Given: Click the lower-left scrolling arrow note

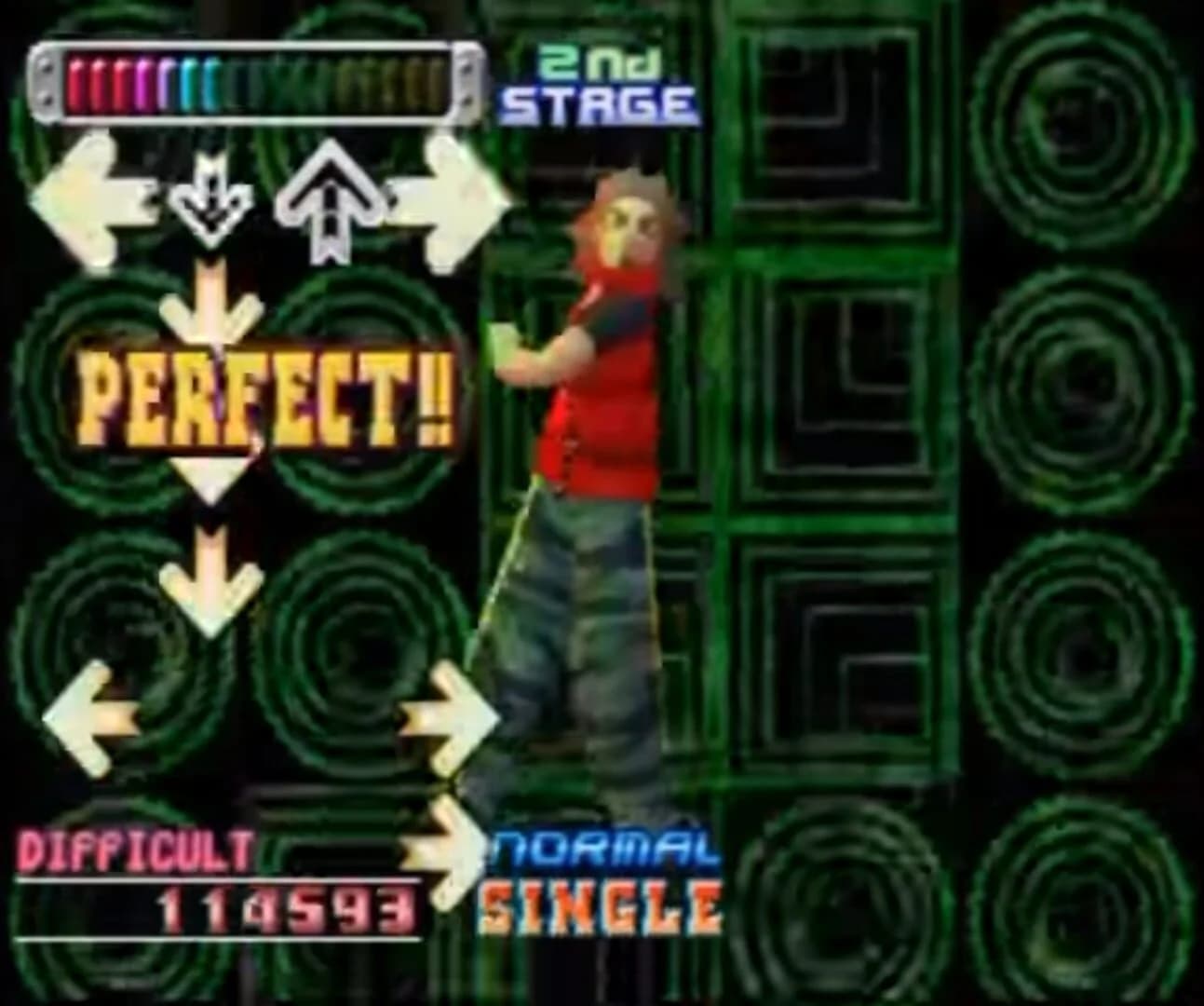Looking at the screenshot, I should 88,722.
